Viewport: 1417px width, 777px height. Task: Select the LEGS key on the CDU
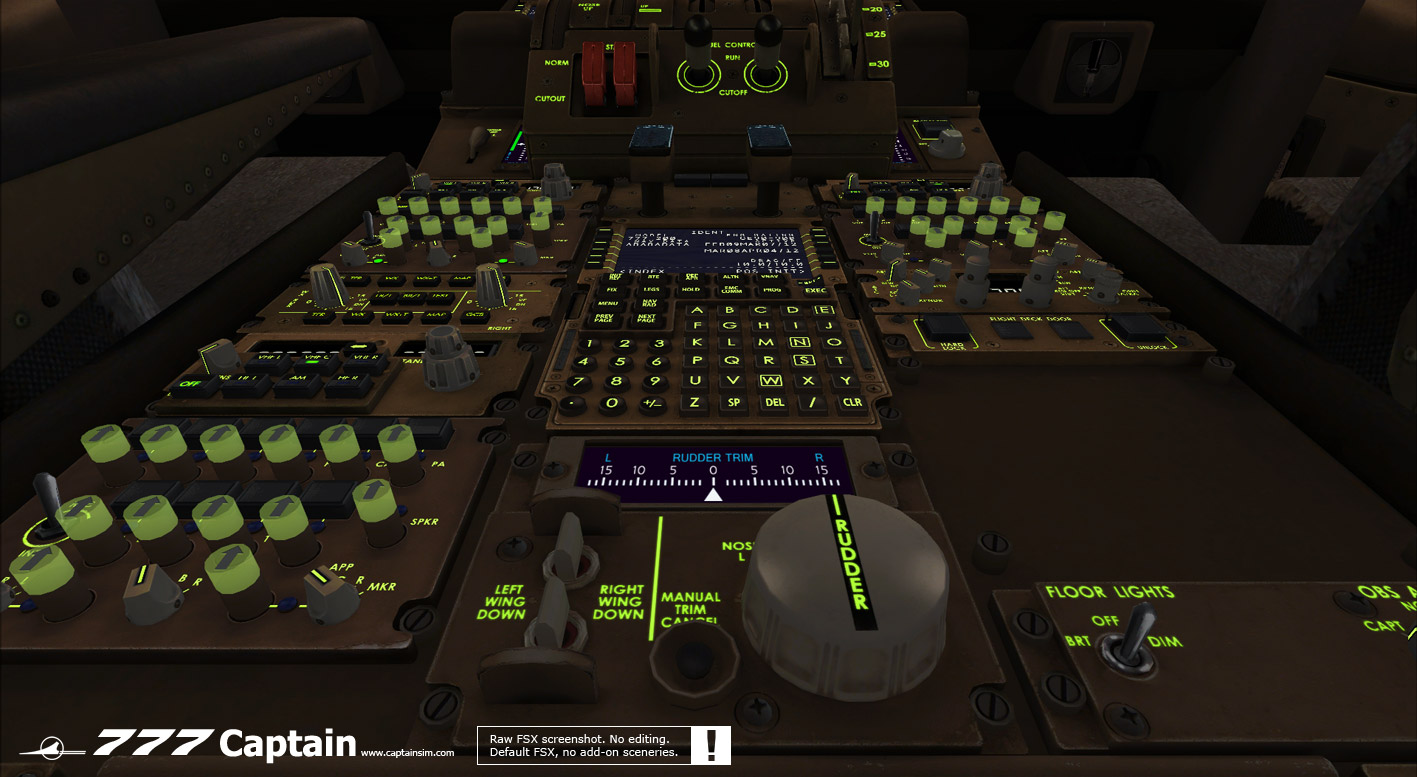[651, 289]
